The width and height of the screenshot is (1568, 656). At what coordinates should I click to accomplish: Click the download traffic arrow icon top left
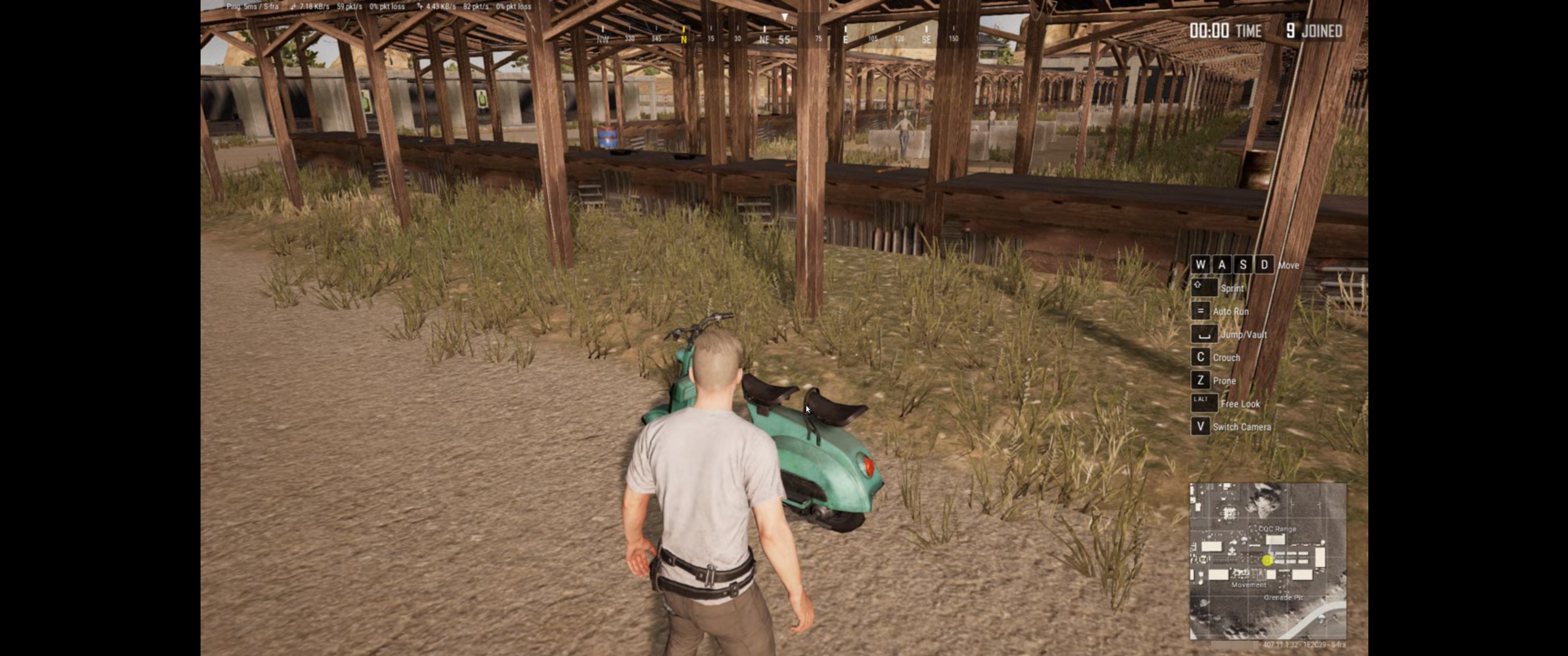(x=294, y=6)
